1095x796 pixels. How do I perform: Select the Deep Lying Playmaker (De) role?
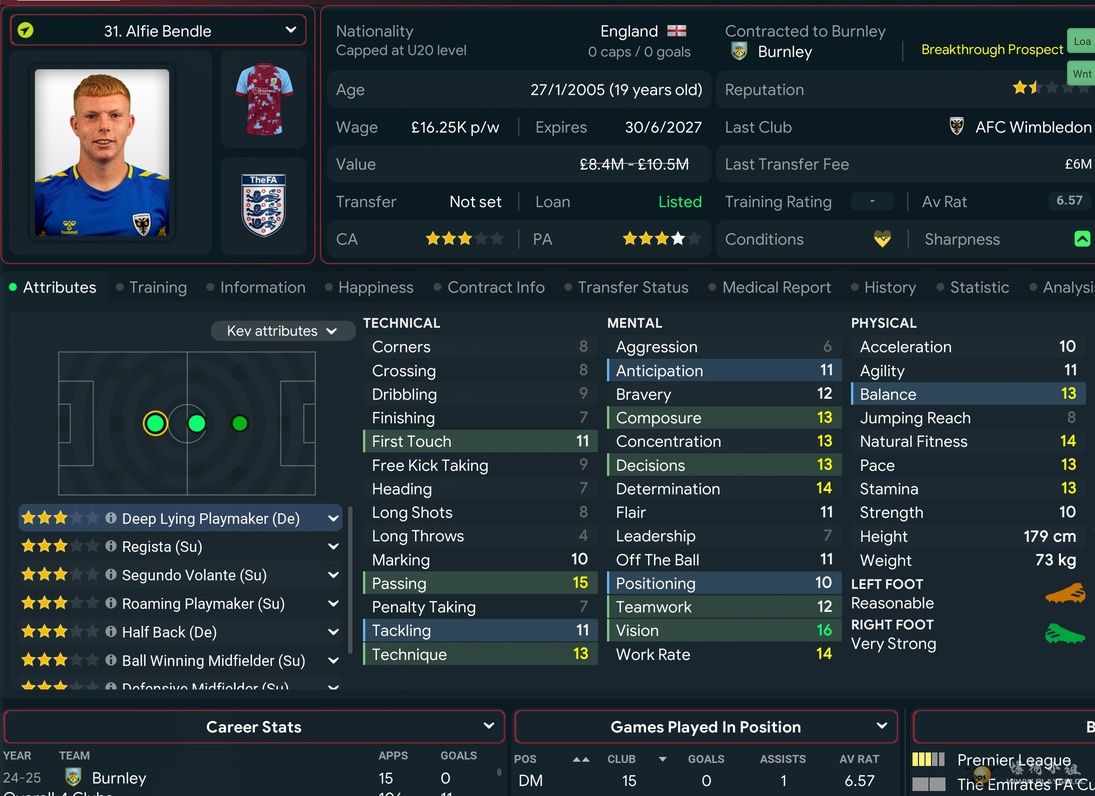(210, 519)
